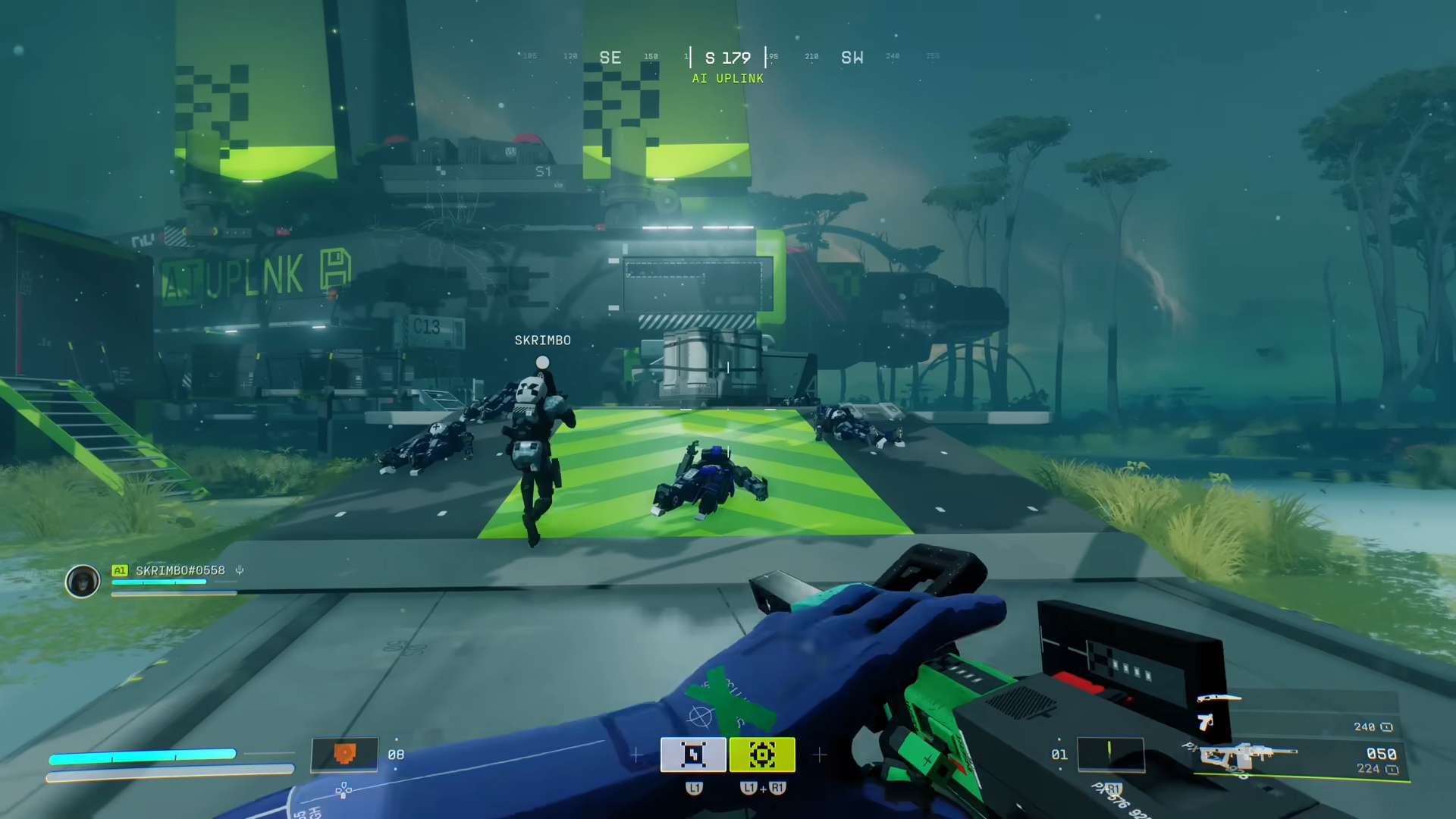This screenshot has width=1456, height=819.
Task: Use the orange consumable item slot
Action: (345, 755)
